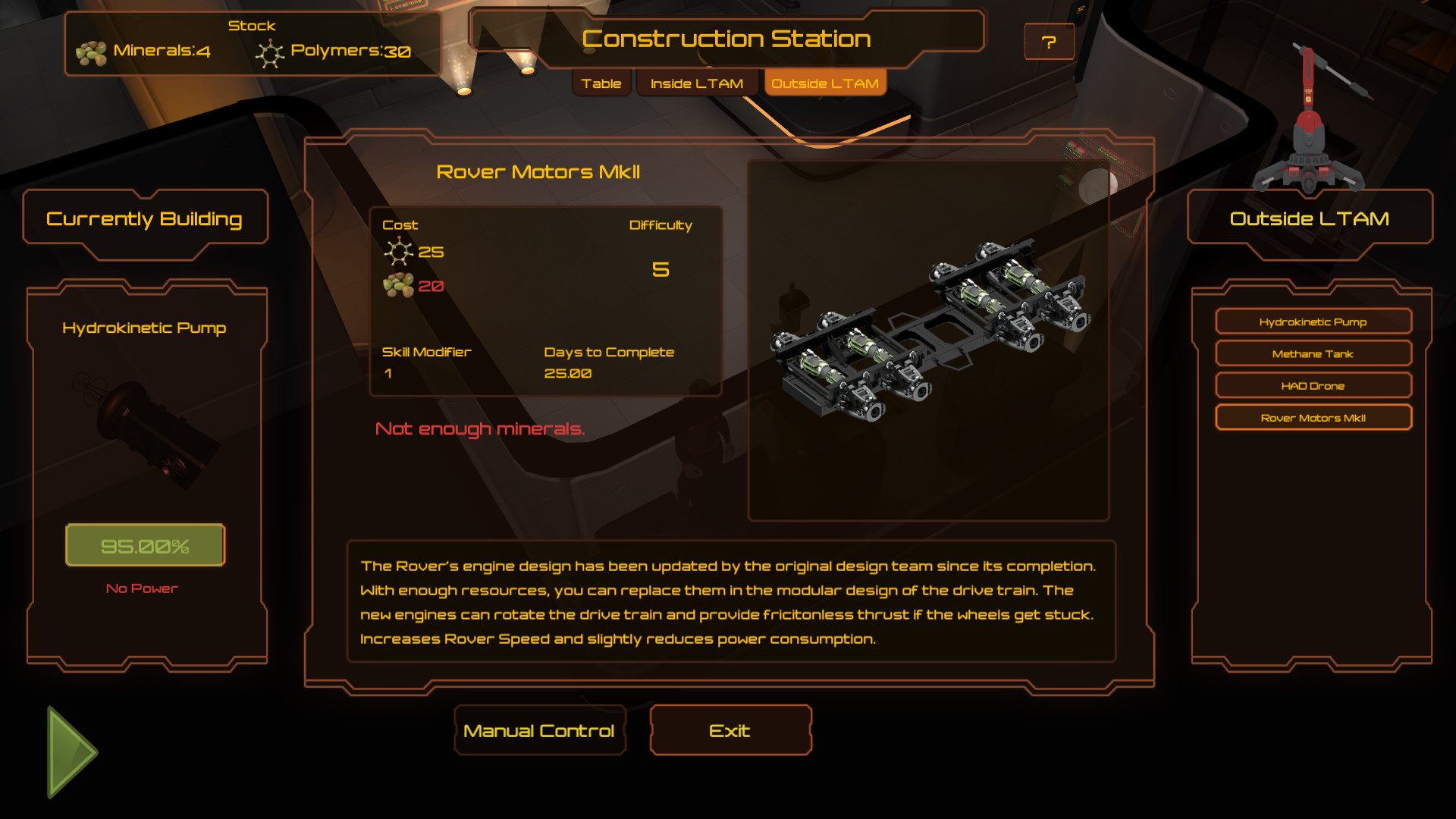Image resolution: width=1456 pixels, height=819 pixels.
Task: Open the help question mark
Action: click(x=1049, y=42)
